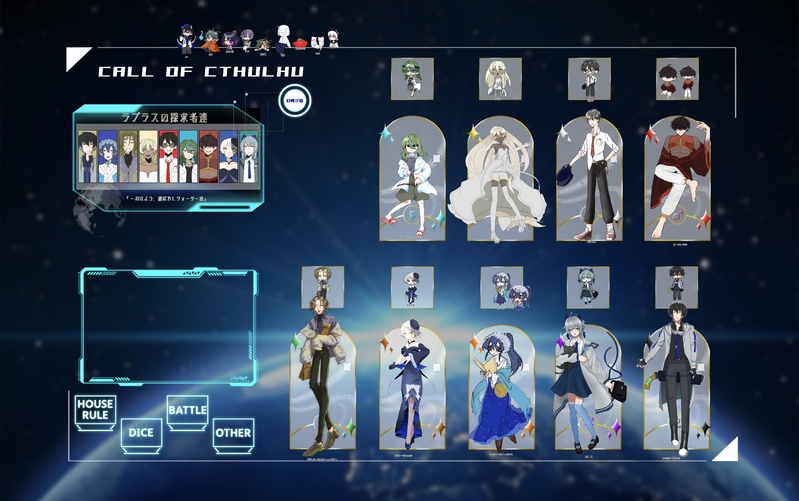Open the two red-clothed chibis thumbnail
Image resolution: width=799 pixels, height=501 pixels.
click(x=677, y=79)
